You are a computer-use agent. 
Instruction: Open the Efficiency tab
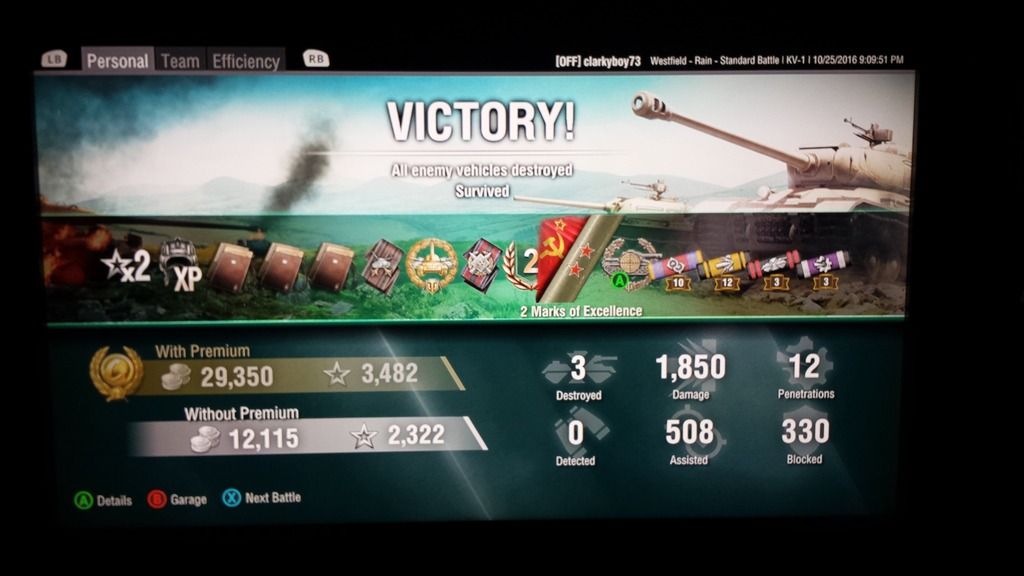coord(245,61)
